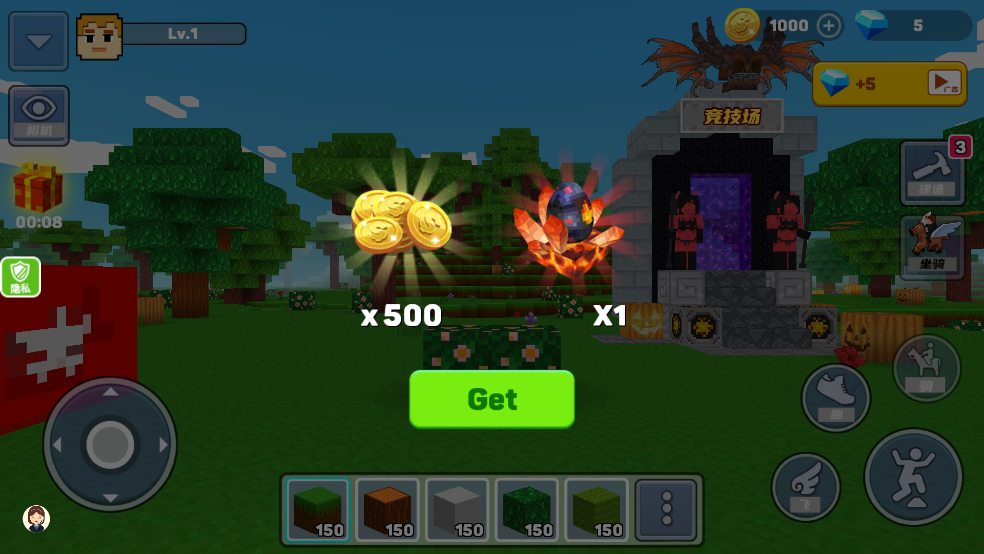Image resolution: width=984 pixels, height=554 pixels.
Task: Select the gray stone block slot
Action: 457,509
